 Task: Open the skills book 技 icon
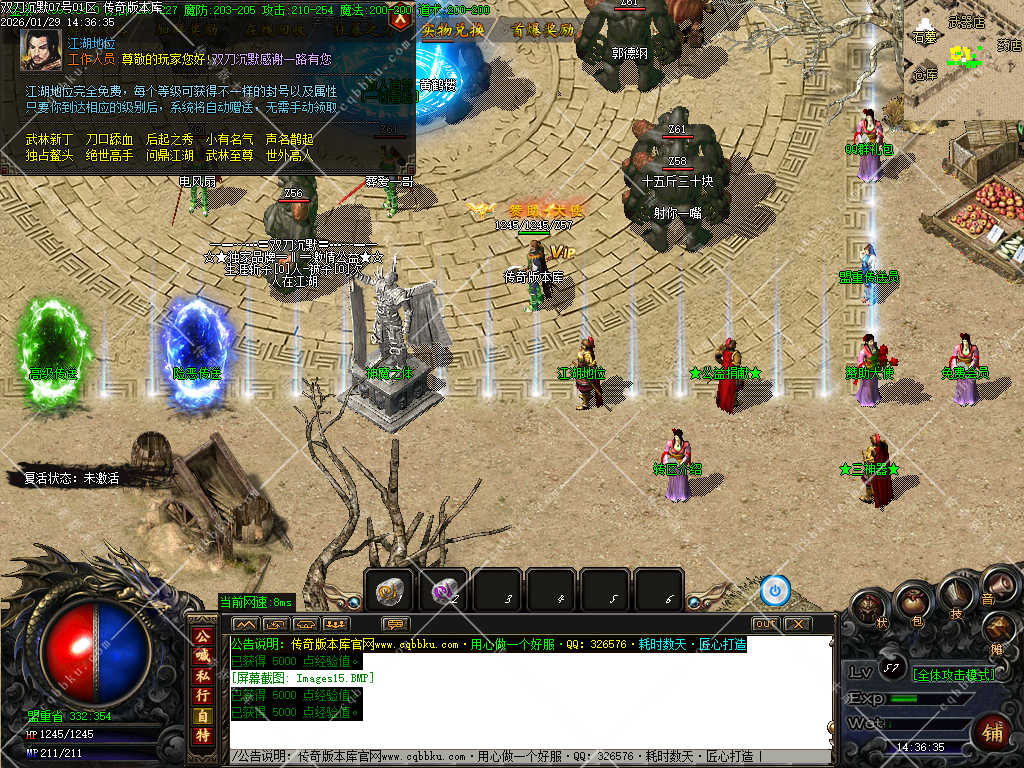(955, 594)
